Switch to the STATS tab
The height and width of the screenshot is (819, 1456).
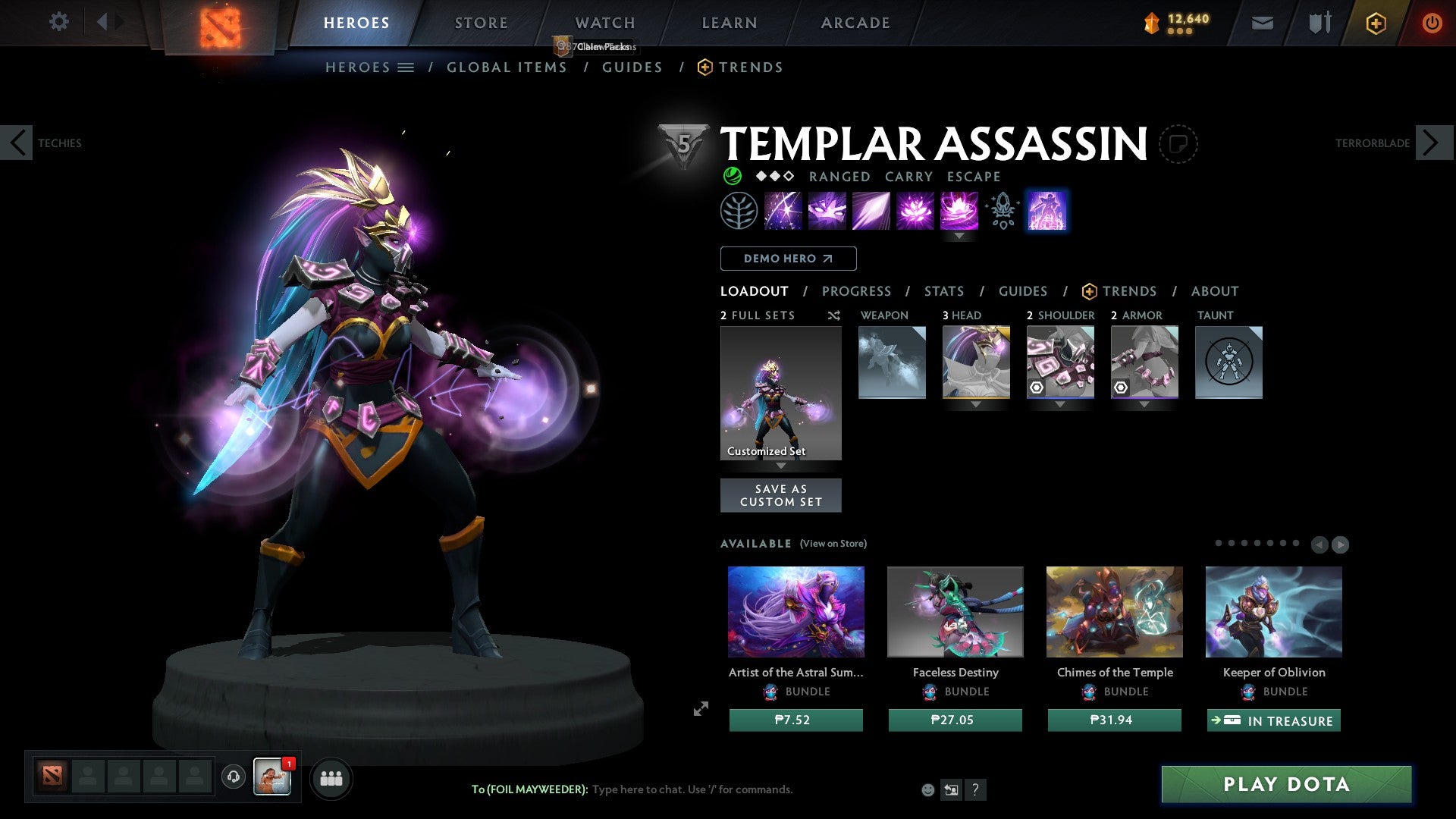click(943, 290)
